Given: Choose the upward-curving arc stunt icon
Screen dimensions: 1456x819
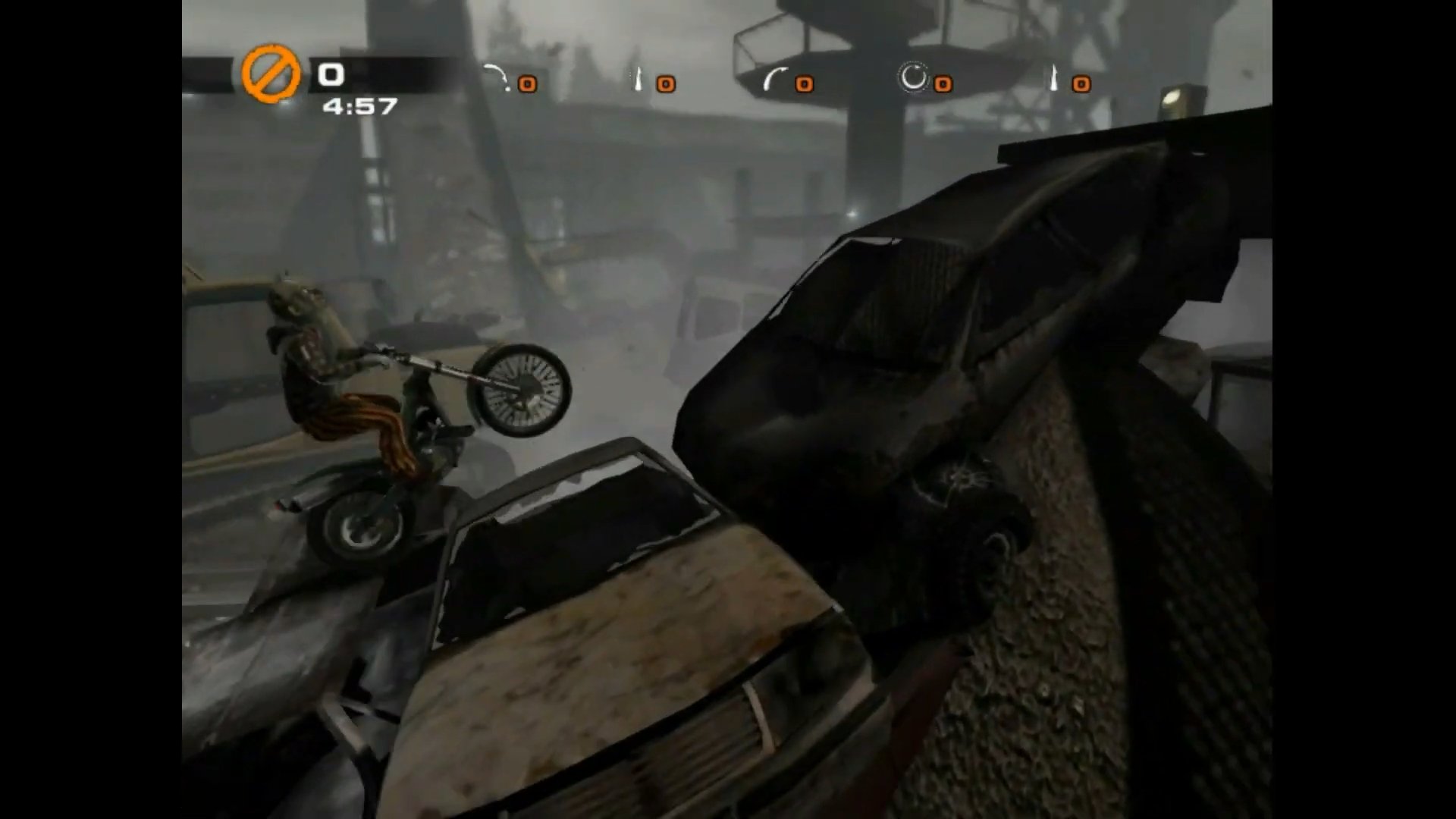Looking at the screenshot, I should (774, 77).
